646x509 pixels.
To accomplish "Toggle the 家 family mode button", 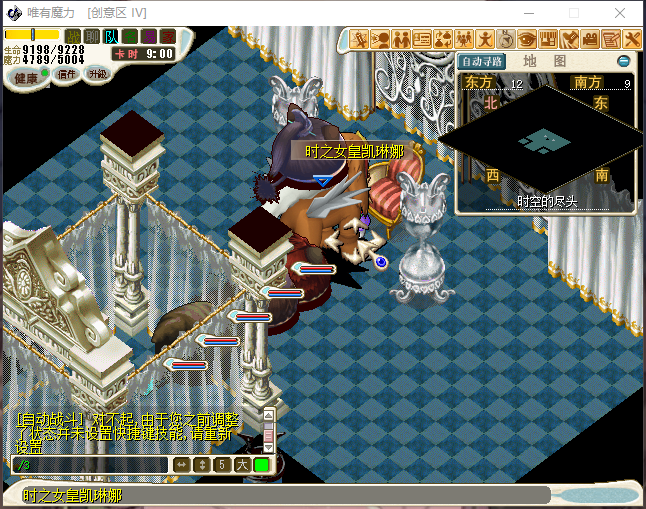I will (x=168, y=37).
